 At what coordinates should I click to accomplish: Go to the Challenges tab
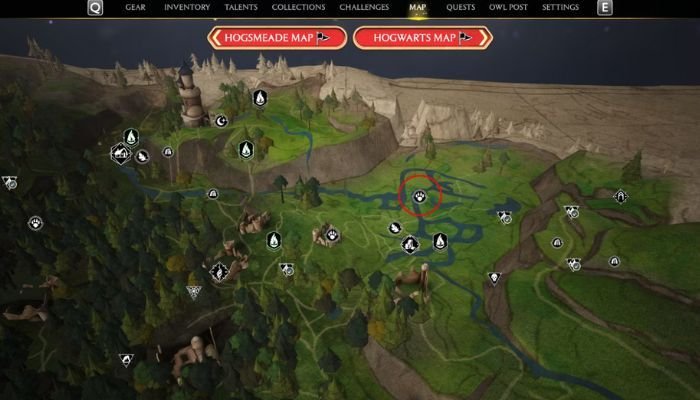coord(364,7)
